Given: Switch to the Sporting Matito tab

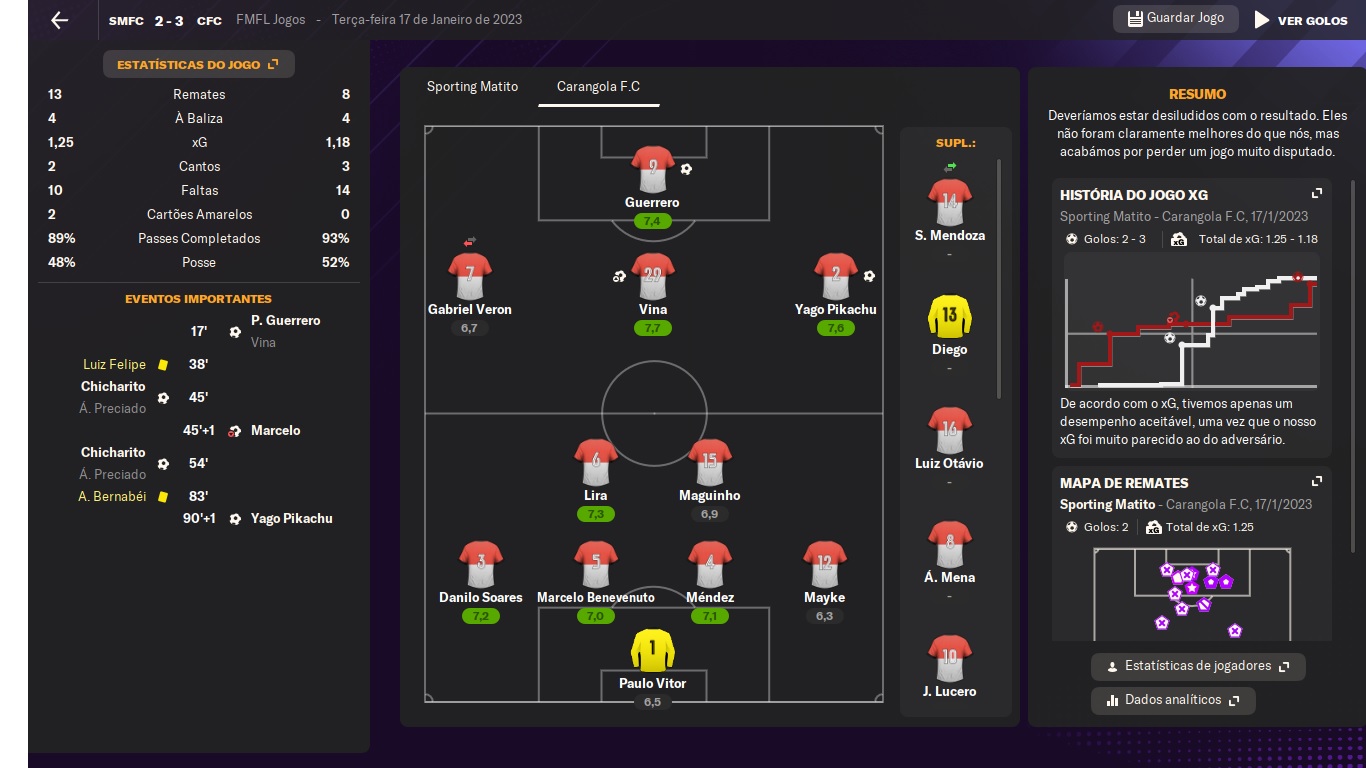Looking at the screenshot, I should tap(472, 87).
